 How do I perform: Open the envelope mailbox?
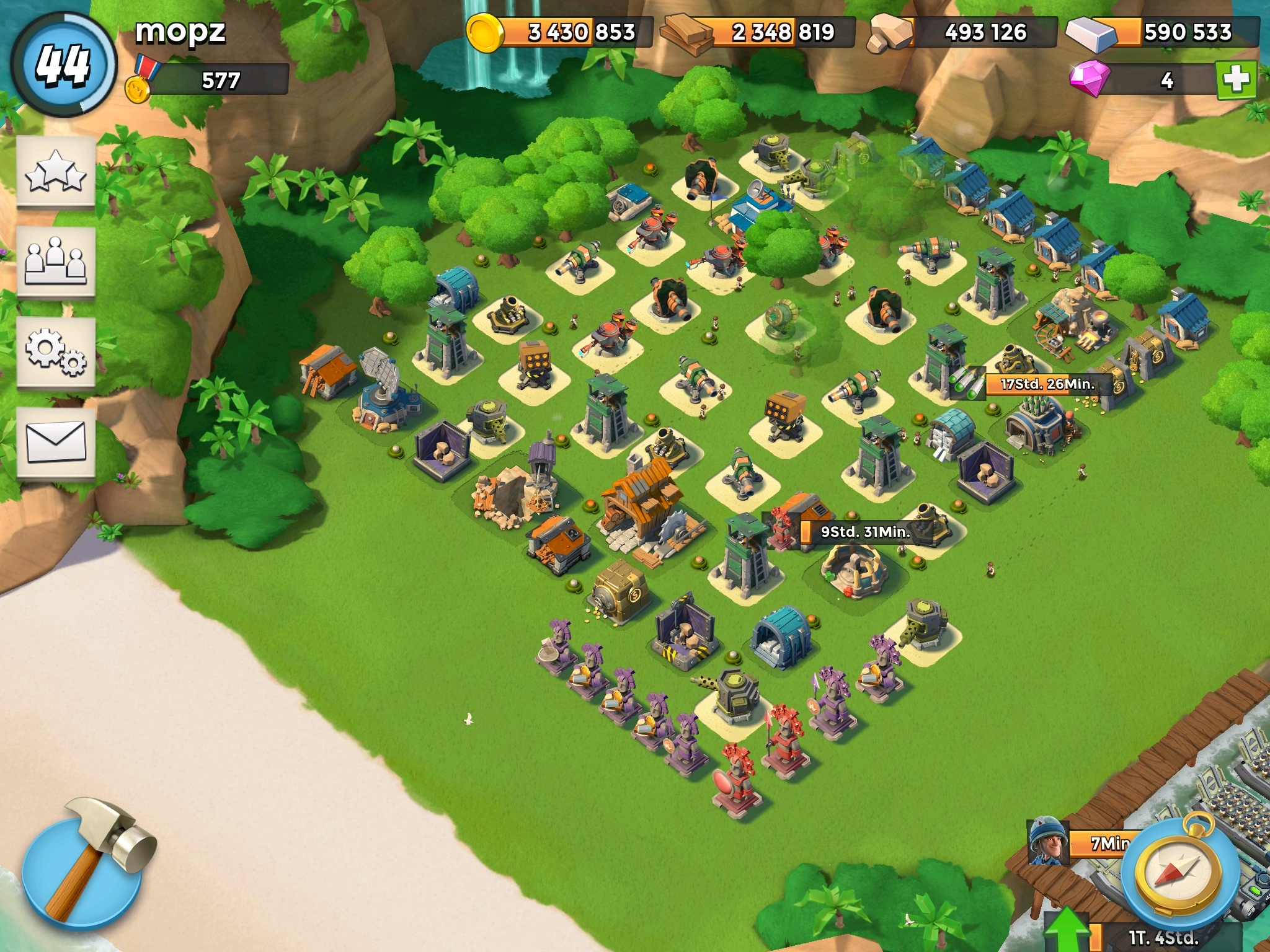pyautogui.click(x=56, y=441)
